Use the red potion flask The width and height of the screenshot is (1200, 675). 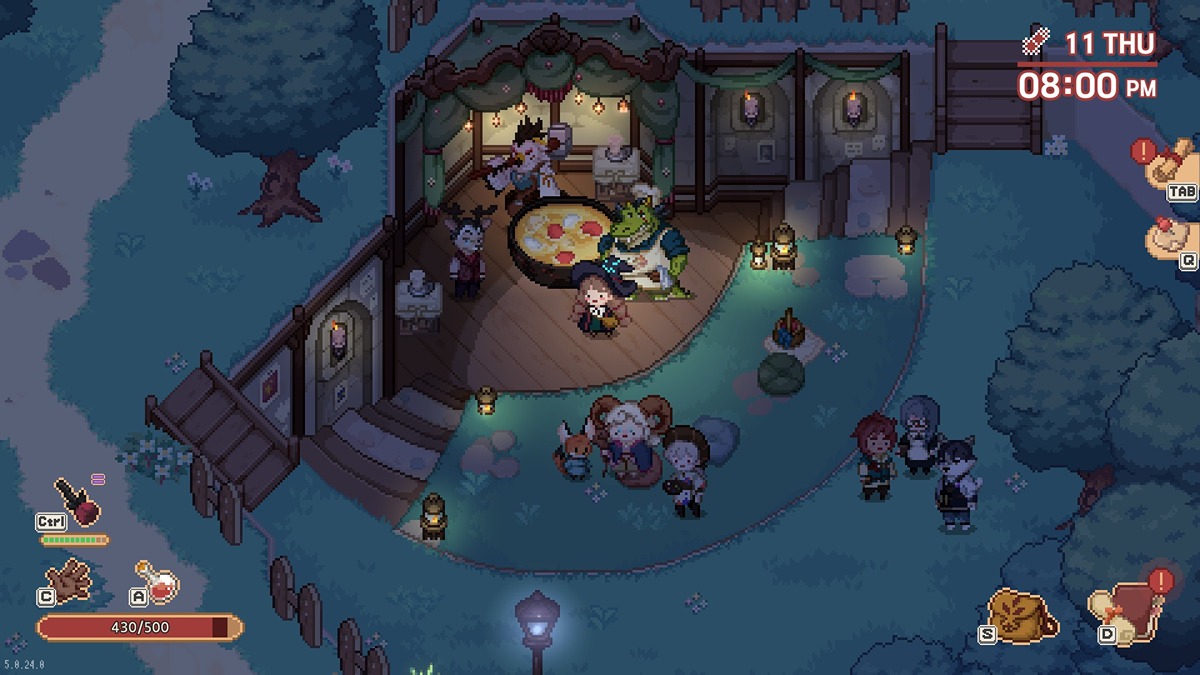coord(160,580)
